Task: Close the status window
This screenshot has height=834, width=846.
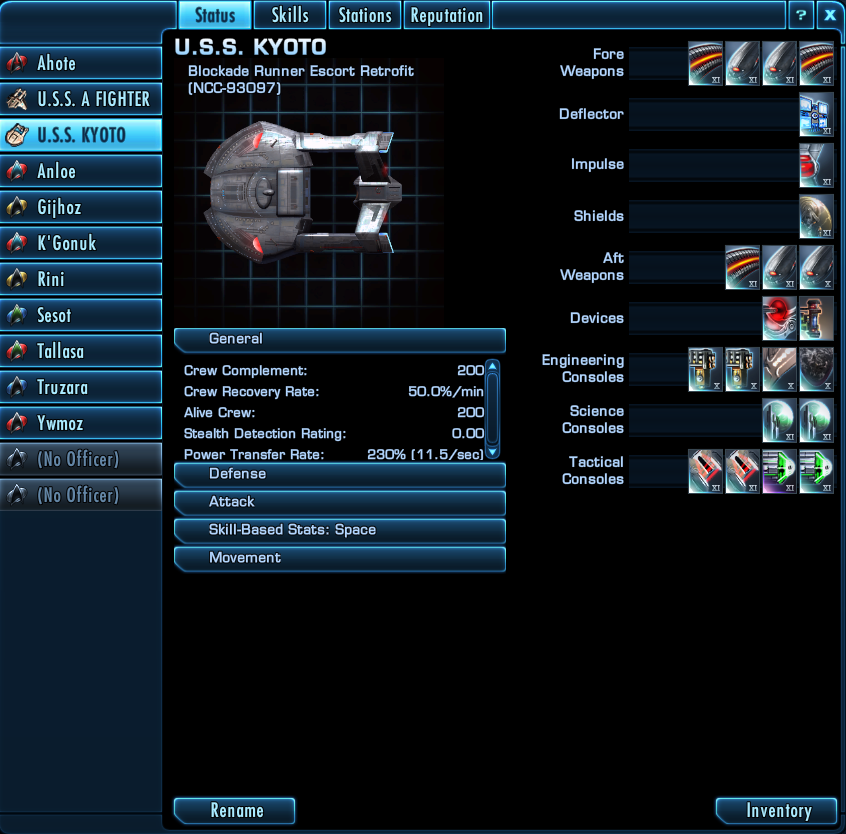Action: pyautogui.click(x=829, y=15)
